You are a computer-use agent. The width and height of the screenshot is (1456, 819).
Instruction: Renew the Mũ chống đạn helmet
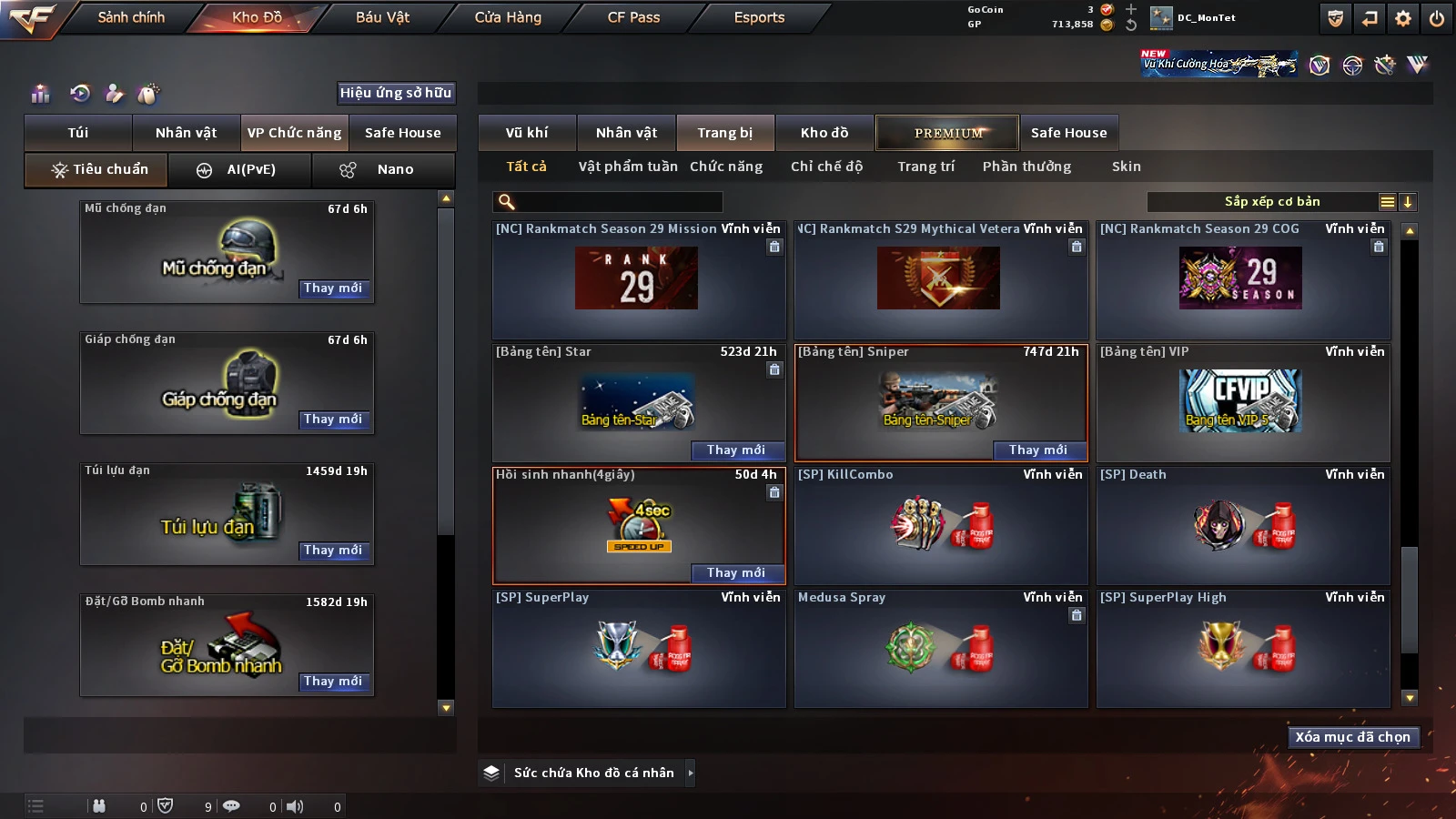click(x=333, y=288)
